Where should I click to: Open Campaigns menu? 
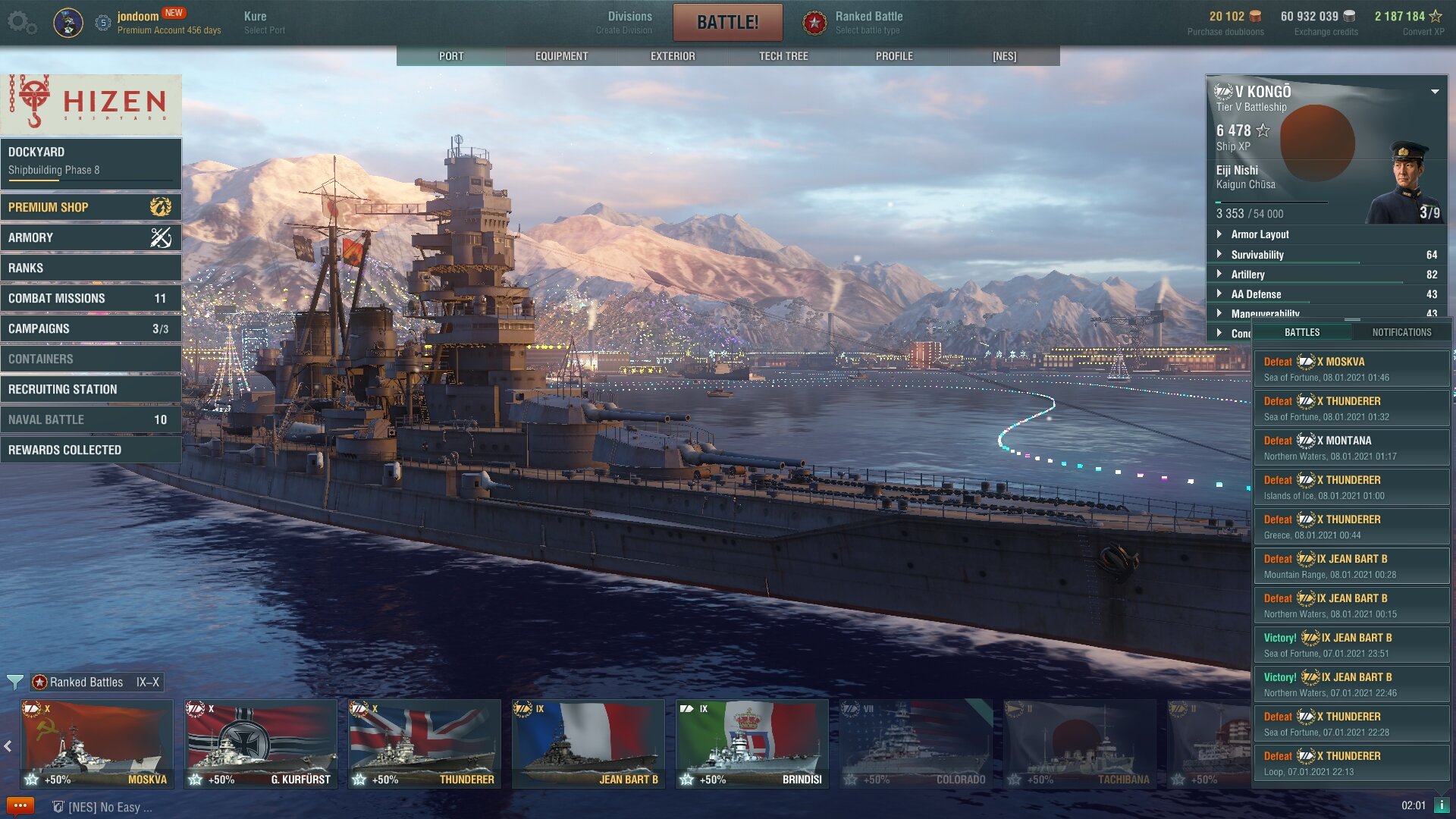pos(91,328)
